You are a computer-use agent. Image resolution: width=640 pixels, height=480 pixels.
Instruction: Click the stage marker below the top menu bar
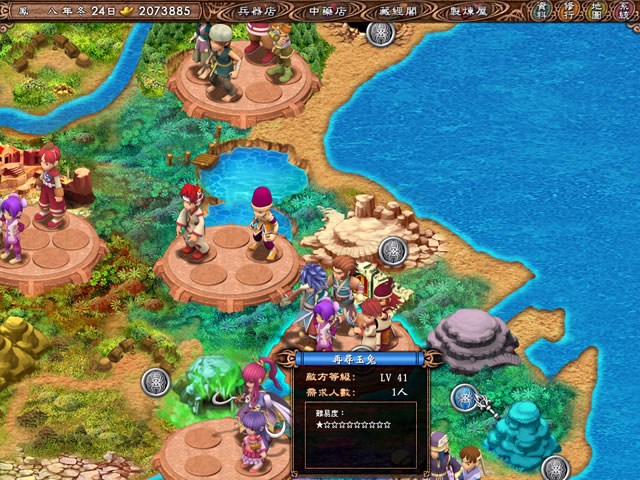coord(381,33)
